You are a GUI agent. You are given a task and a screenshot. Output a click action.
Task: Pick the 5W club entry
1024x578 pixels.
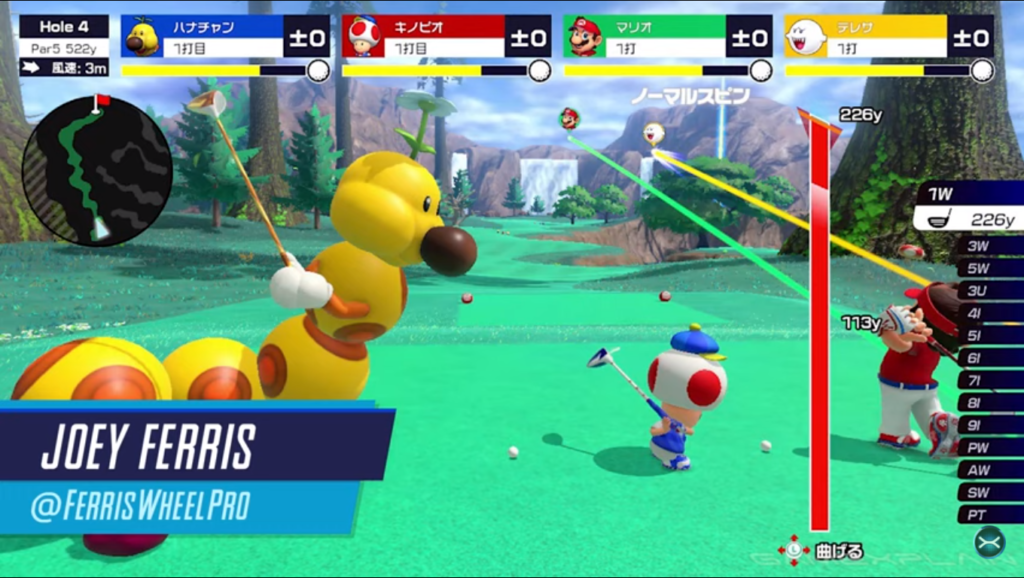click(x=987, y=268)
